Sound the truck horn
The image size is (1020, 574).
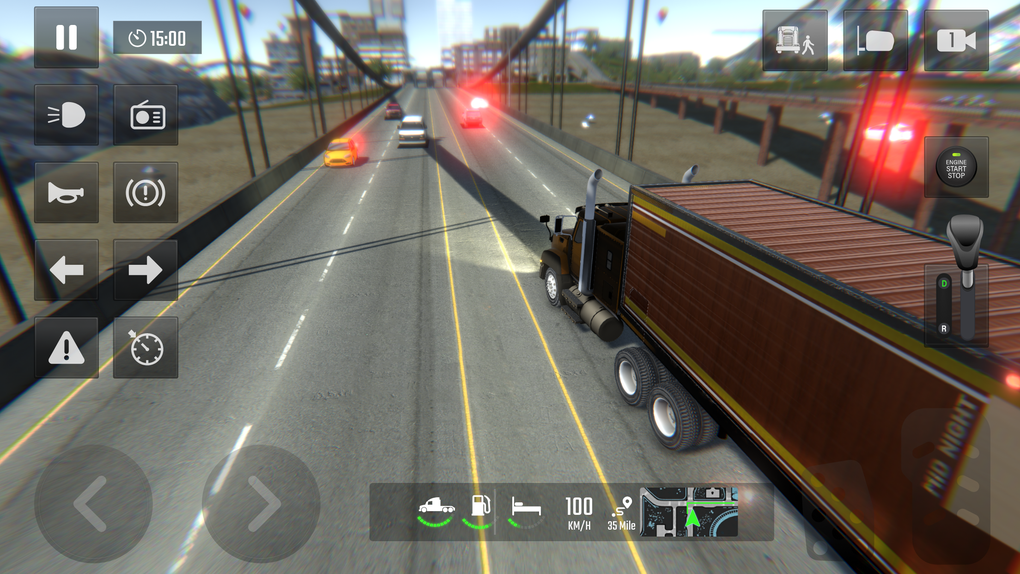[66, 192]
